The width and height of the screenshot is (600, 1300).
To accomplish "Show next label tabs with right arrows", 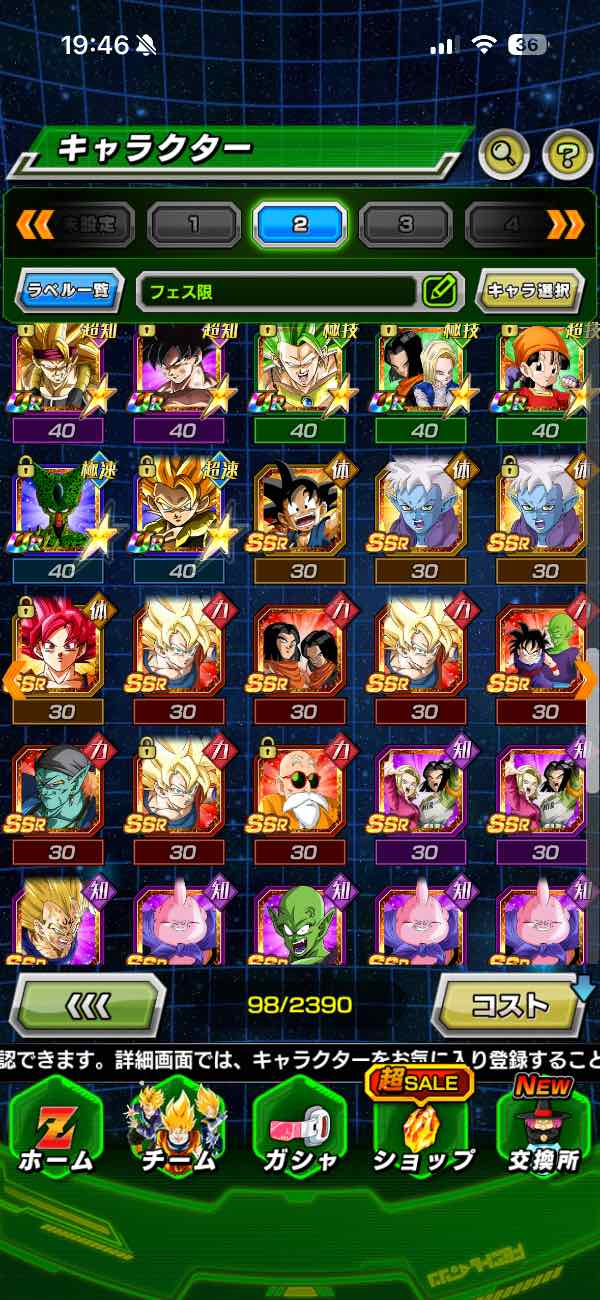I will [x=566, y=223].
